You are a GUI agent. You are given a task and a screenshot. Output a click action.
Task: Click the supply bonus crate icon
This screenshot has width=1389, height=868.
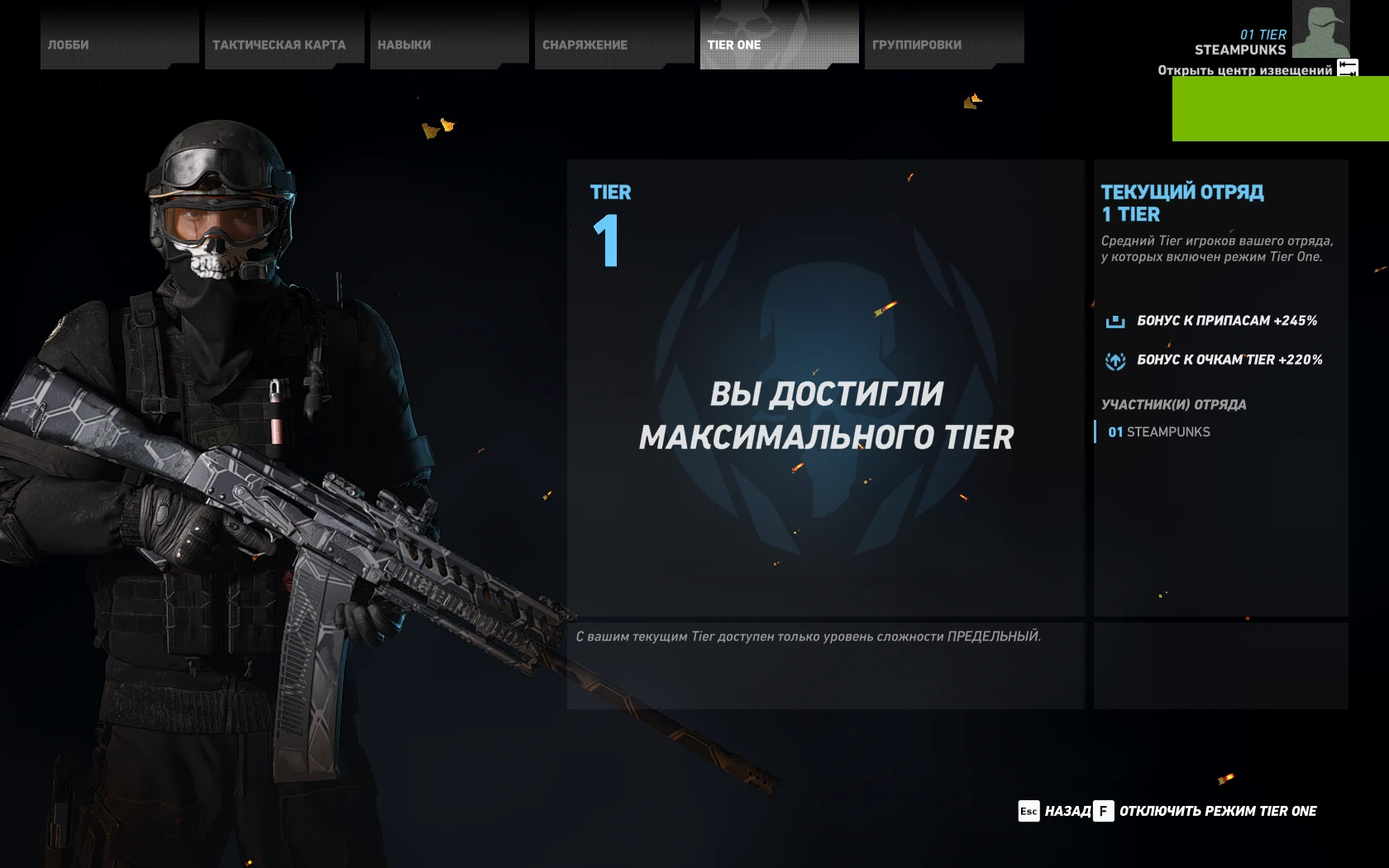(x=1117, y=322)
